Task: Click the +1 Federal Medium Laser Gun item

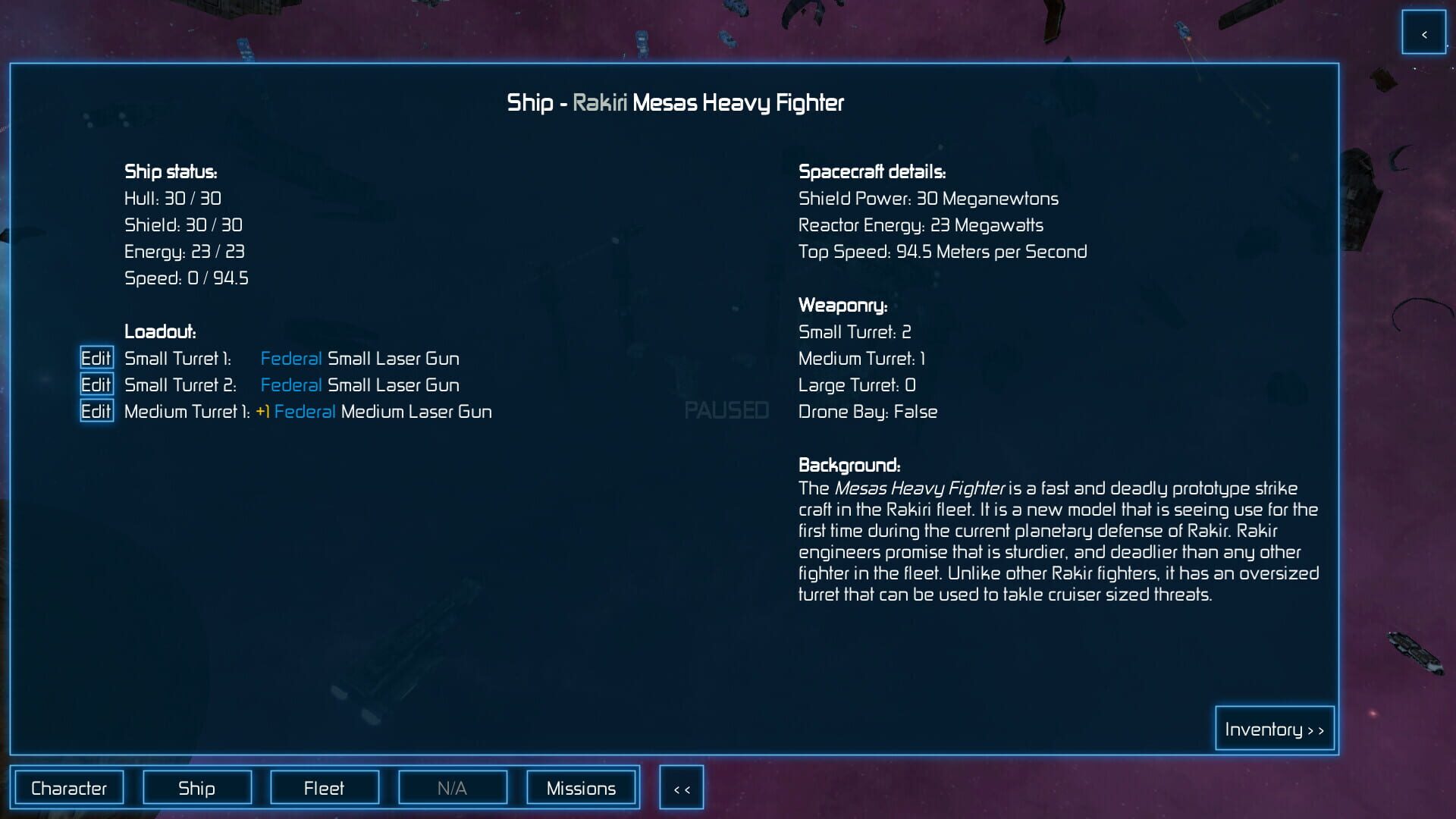Action: 375,411
